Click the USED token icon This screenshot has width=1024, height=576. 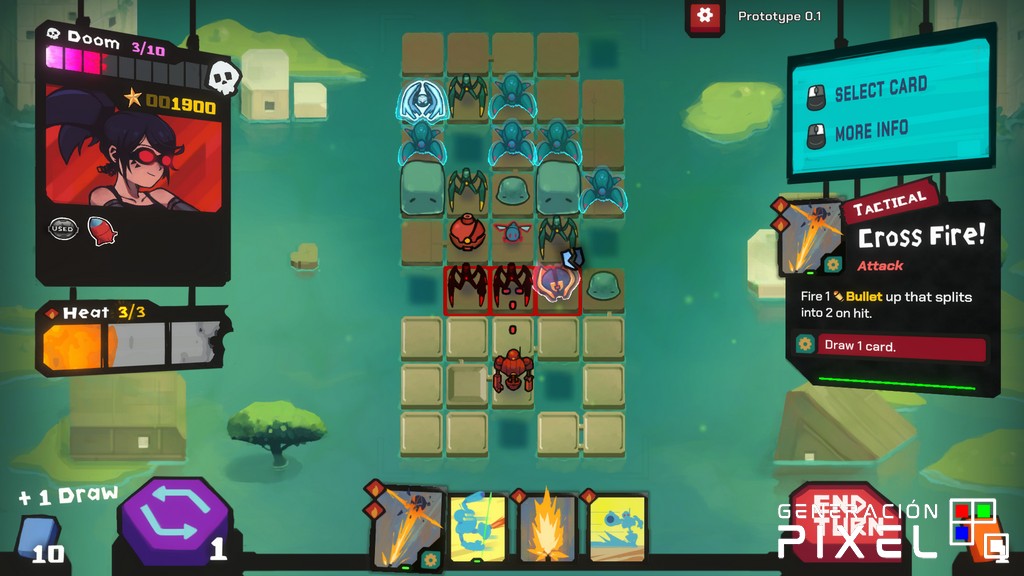click(64, 229)
